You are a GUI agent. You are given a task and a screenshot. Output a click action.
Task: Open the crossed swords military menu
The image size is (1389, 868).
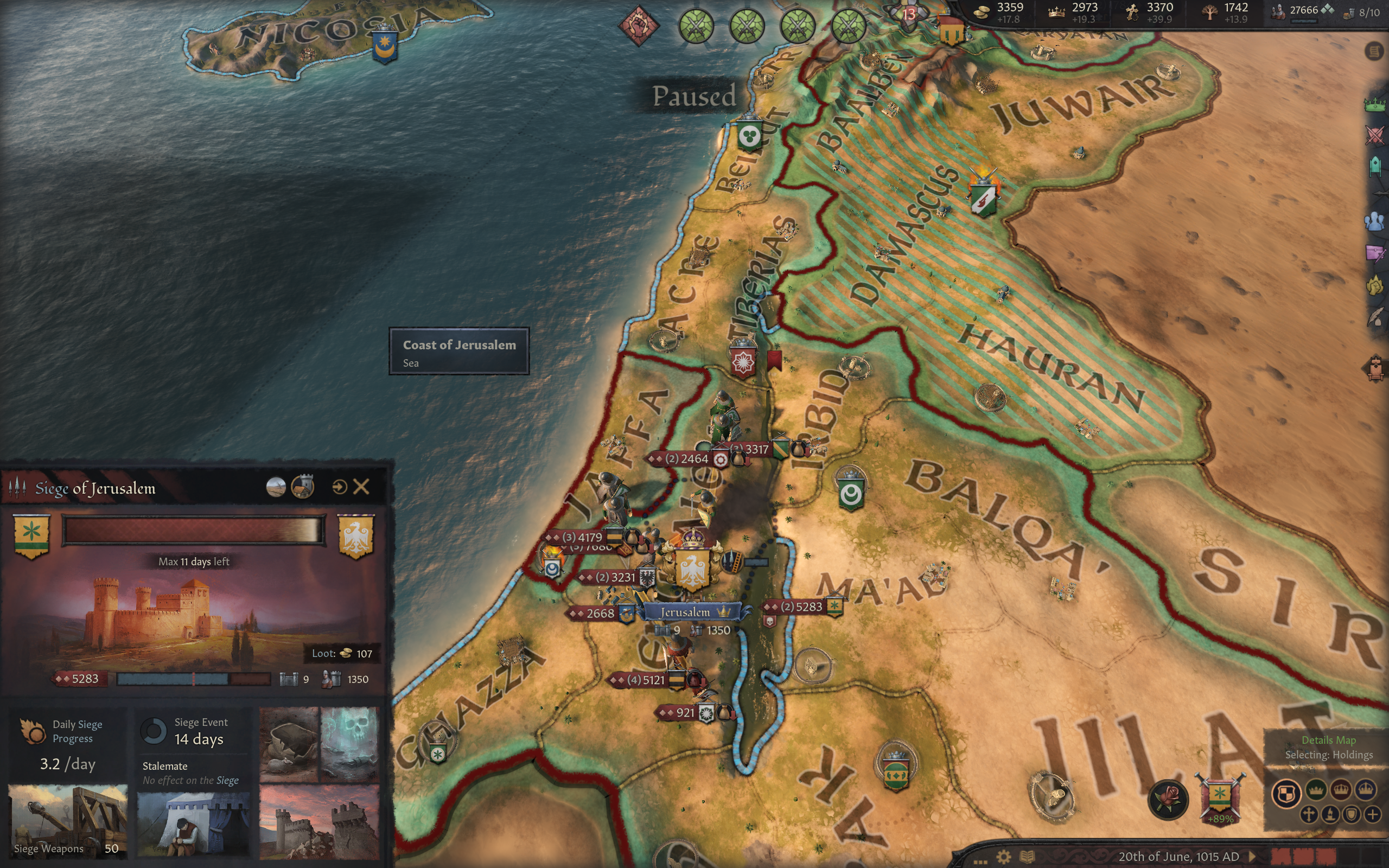click(1375, 136)
